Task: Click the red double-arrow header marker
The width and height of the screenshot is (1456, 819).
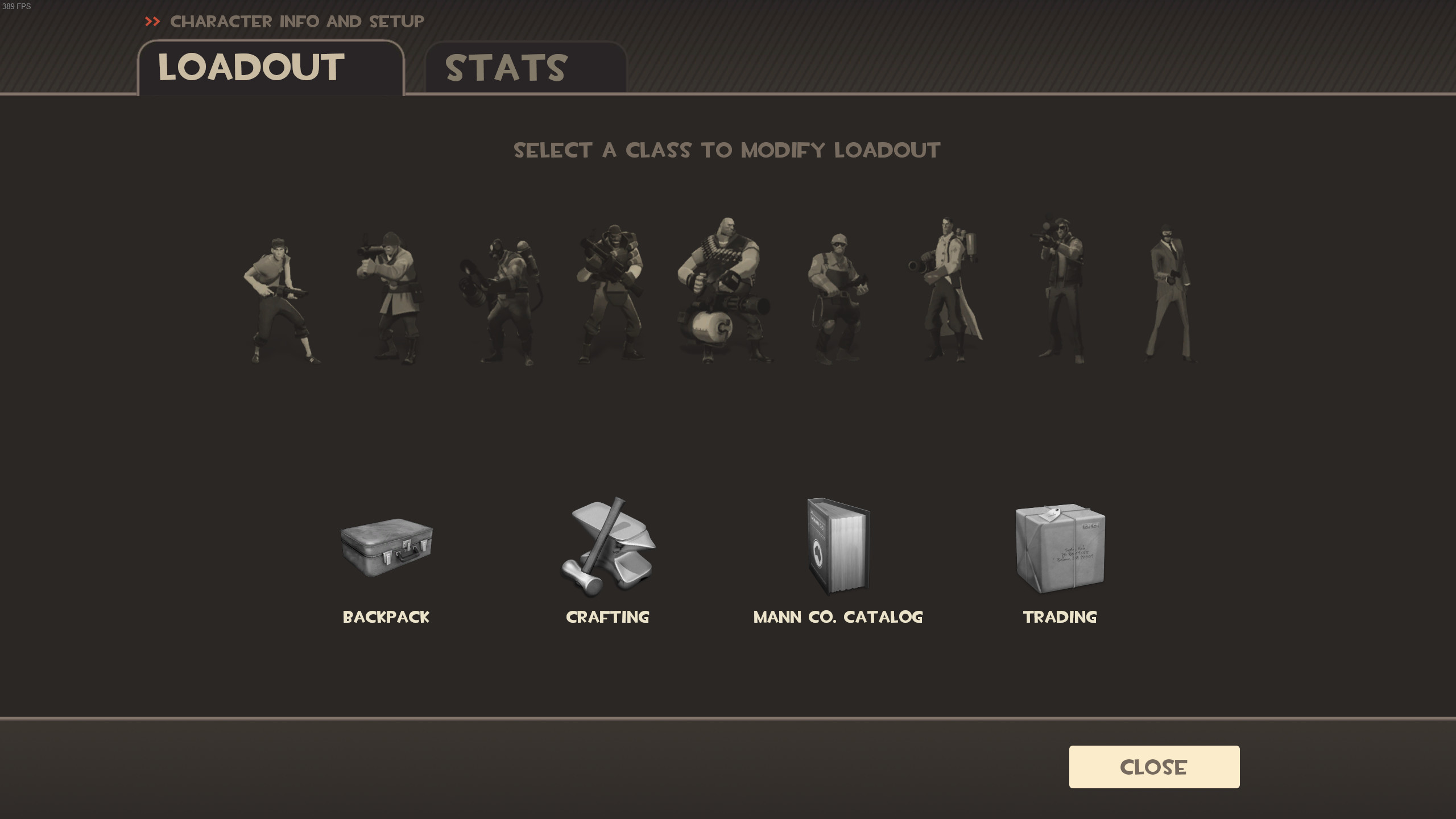Action: 152,22
